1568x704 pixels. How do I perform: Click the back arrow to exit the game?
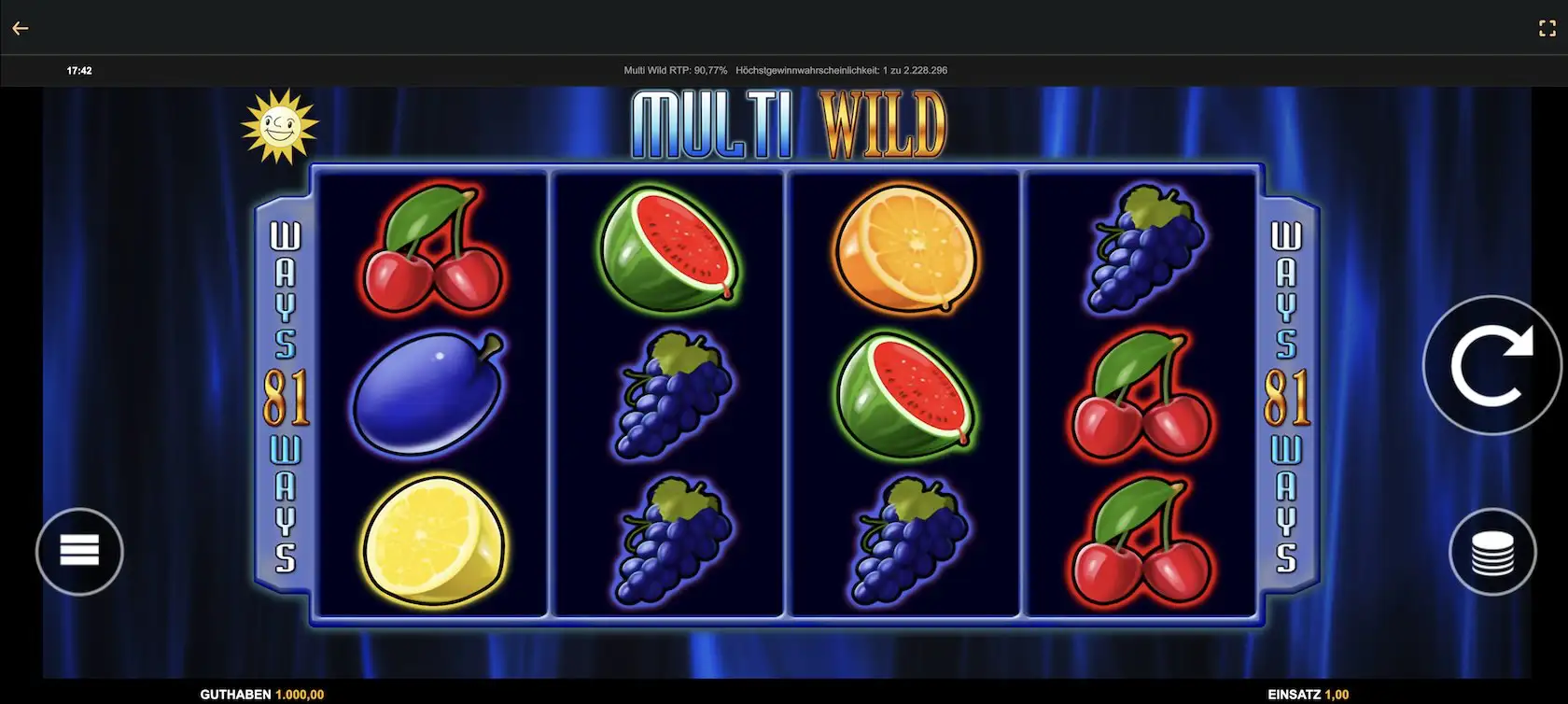pos(21,27)
